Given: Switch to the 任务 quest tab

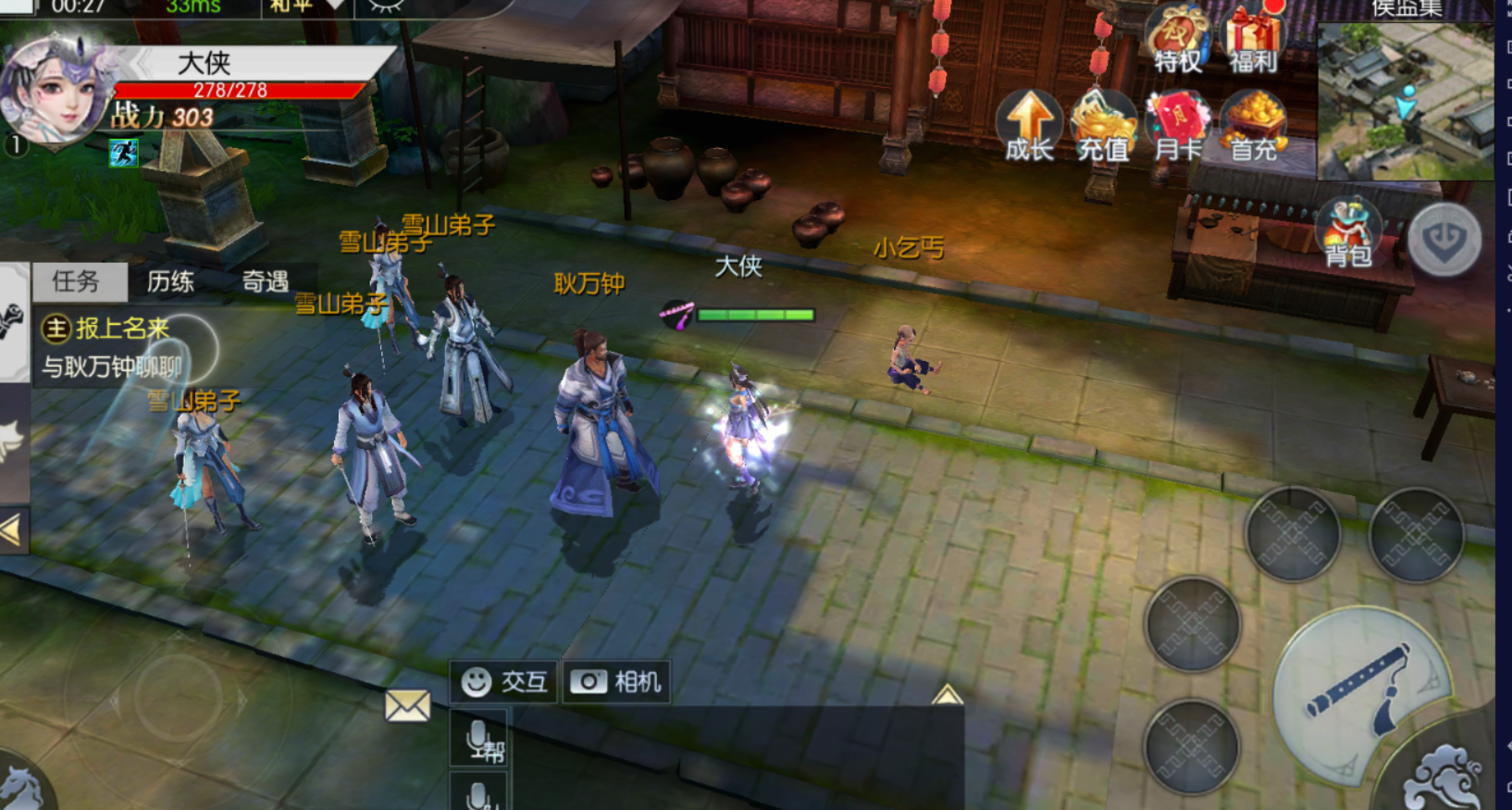Looking at the screenshot, I should pos(77,281).
